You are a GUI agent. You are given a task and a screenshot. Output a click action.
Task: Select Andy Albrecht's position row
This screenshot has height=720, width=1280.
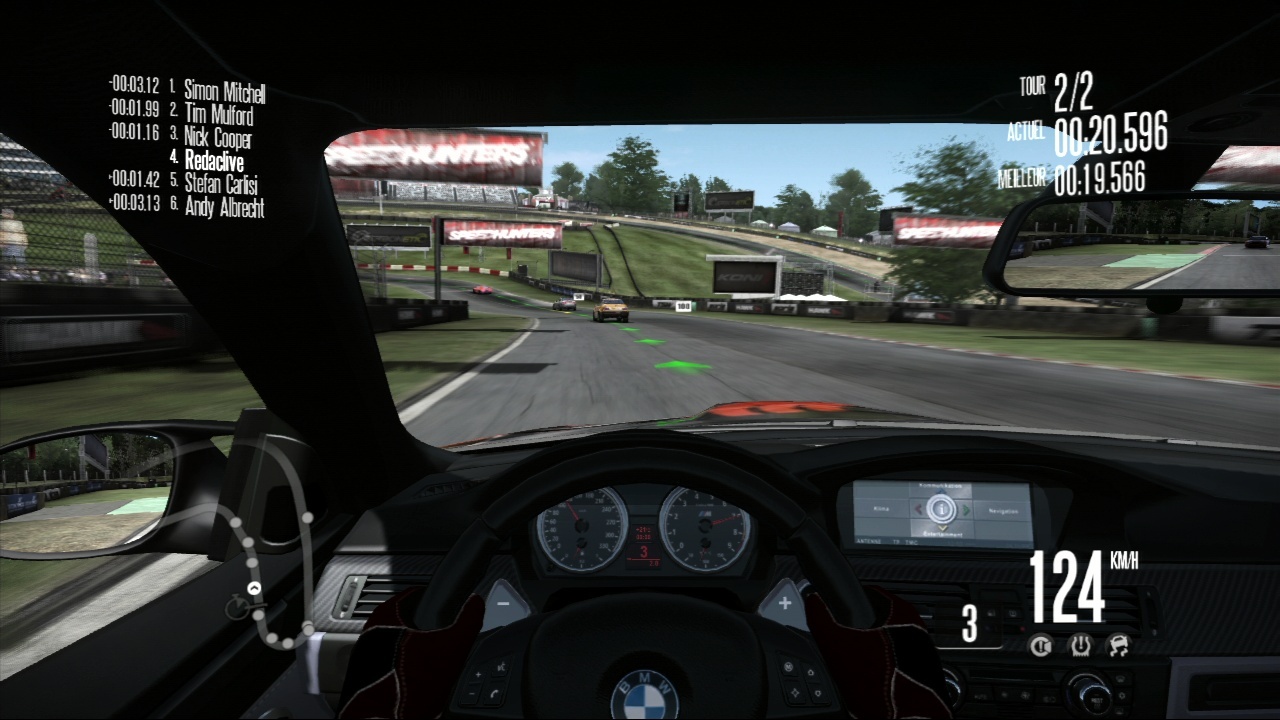(x=224, y=206)
